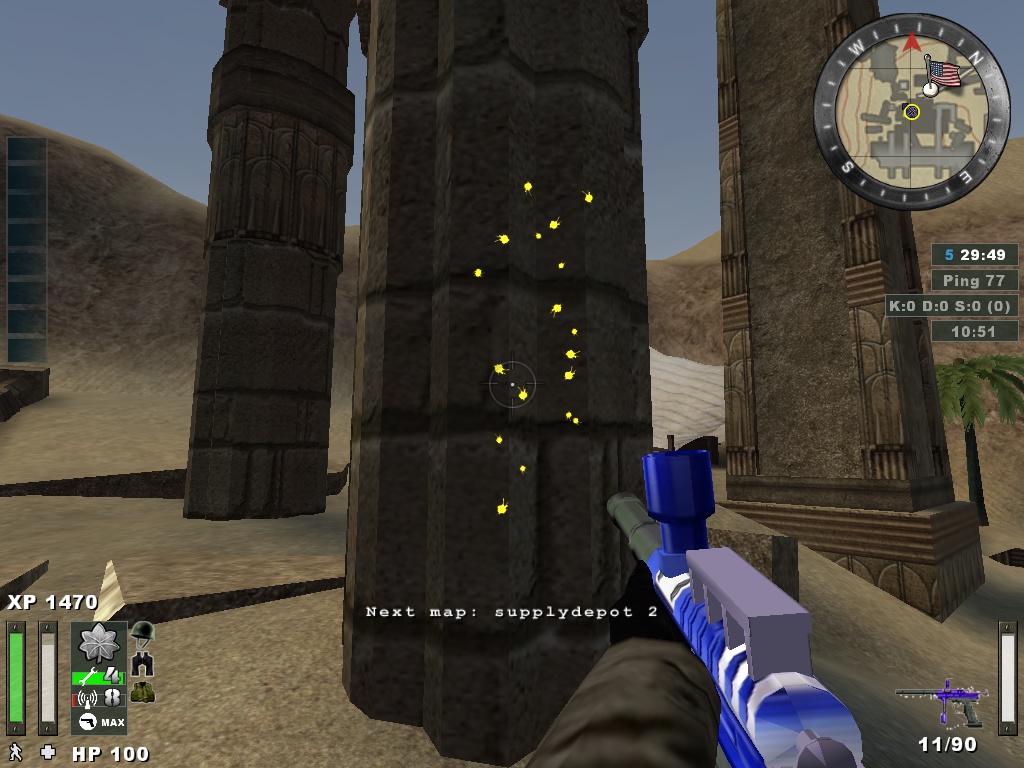The width and height of the screenshot is (1024, 768).
Task: Select the American flag marker on the minimap
Action: click(941, 72)
